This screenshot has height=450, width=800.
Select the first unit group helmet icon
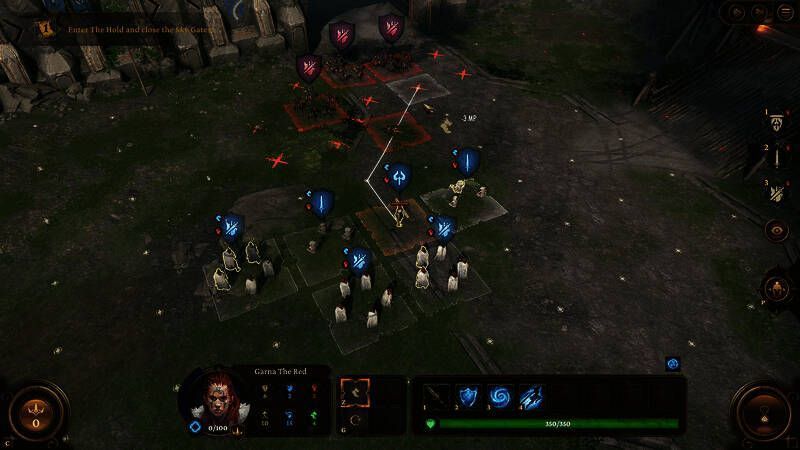click(776, 123)
